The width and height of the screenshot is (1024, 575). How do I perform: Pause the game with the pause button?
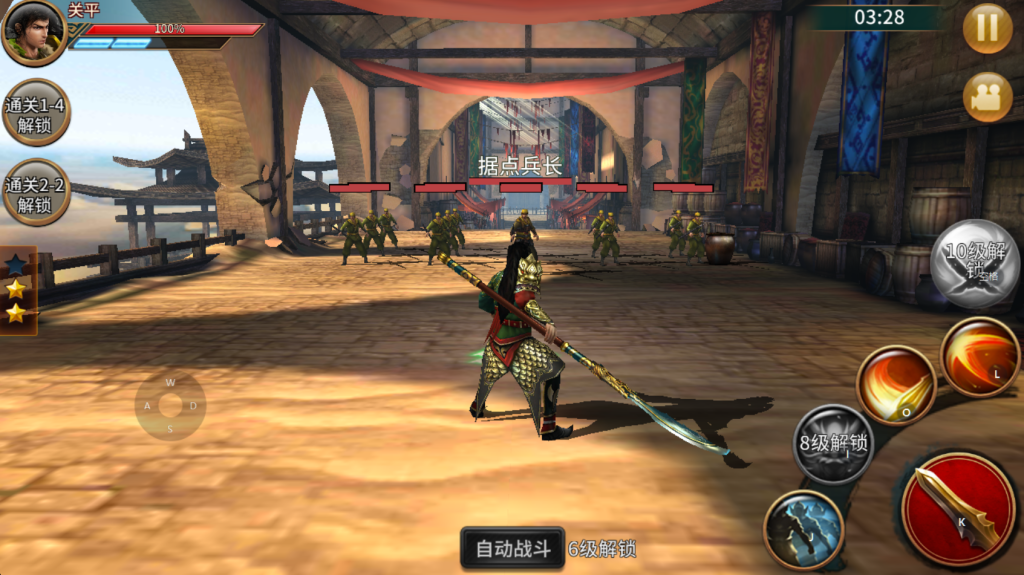click(987, 28)
